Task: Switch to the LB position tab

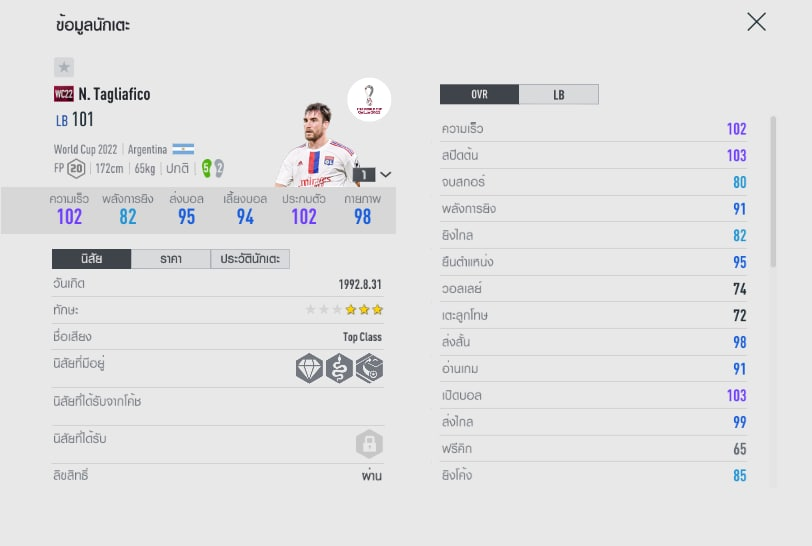Action: coord(558,95)
